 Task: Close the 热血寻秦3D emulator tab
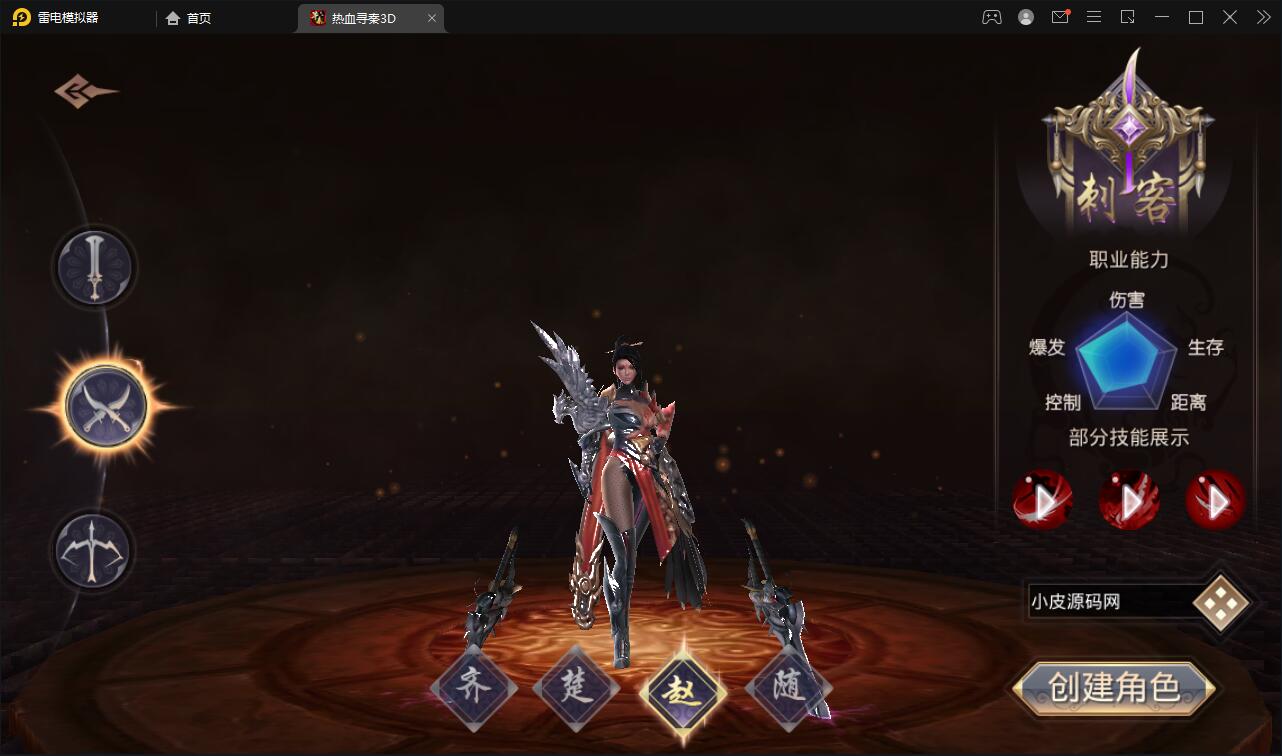432,18
